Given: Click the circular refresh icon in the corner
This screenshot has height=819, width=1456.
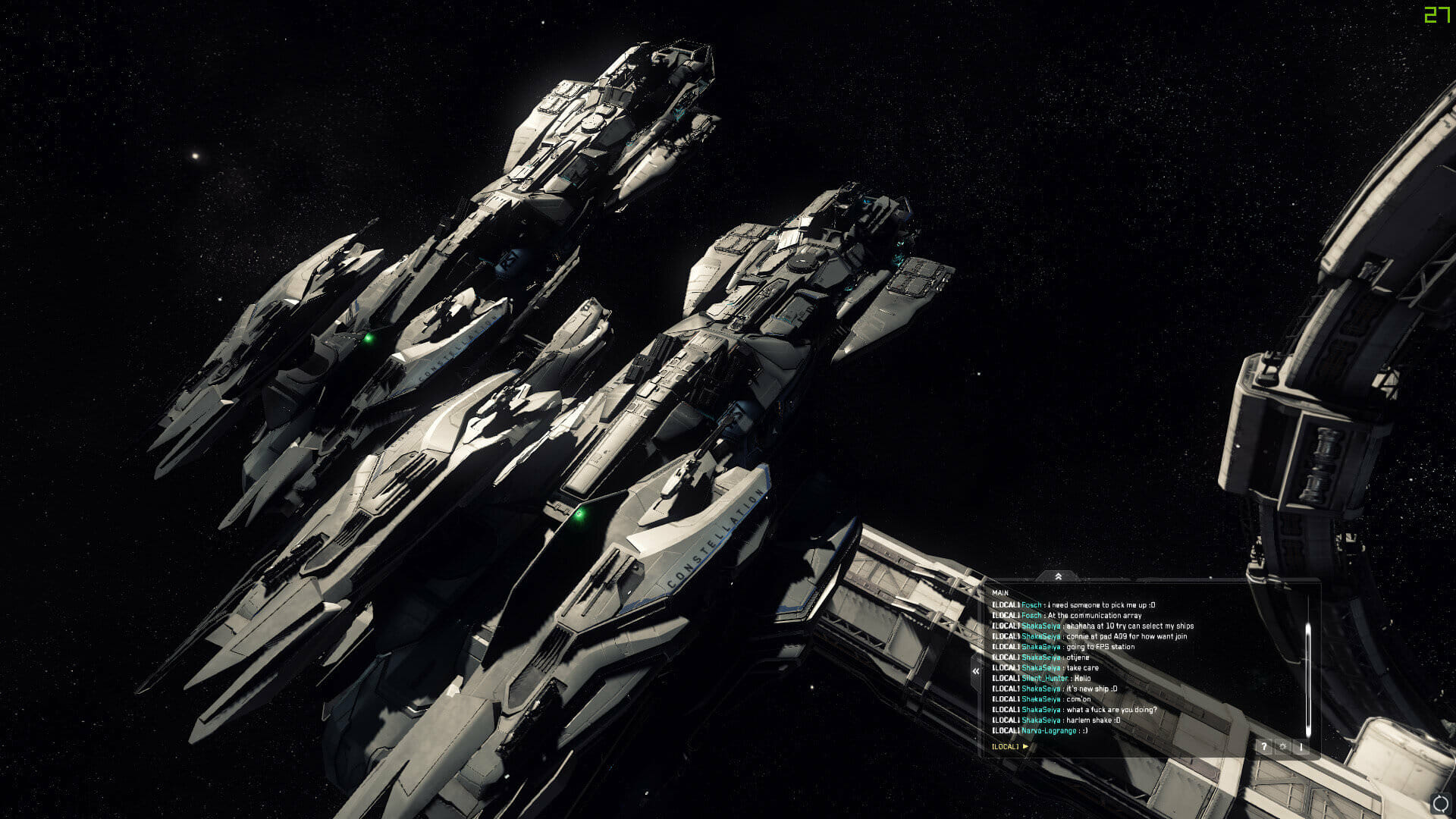Looking at the screenshot, I should [x=1440, y=805].
